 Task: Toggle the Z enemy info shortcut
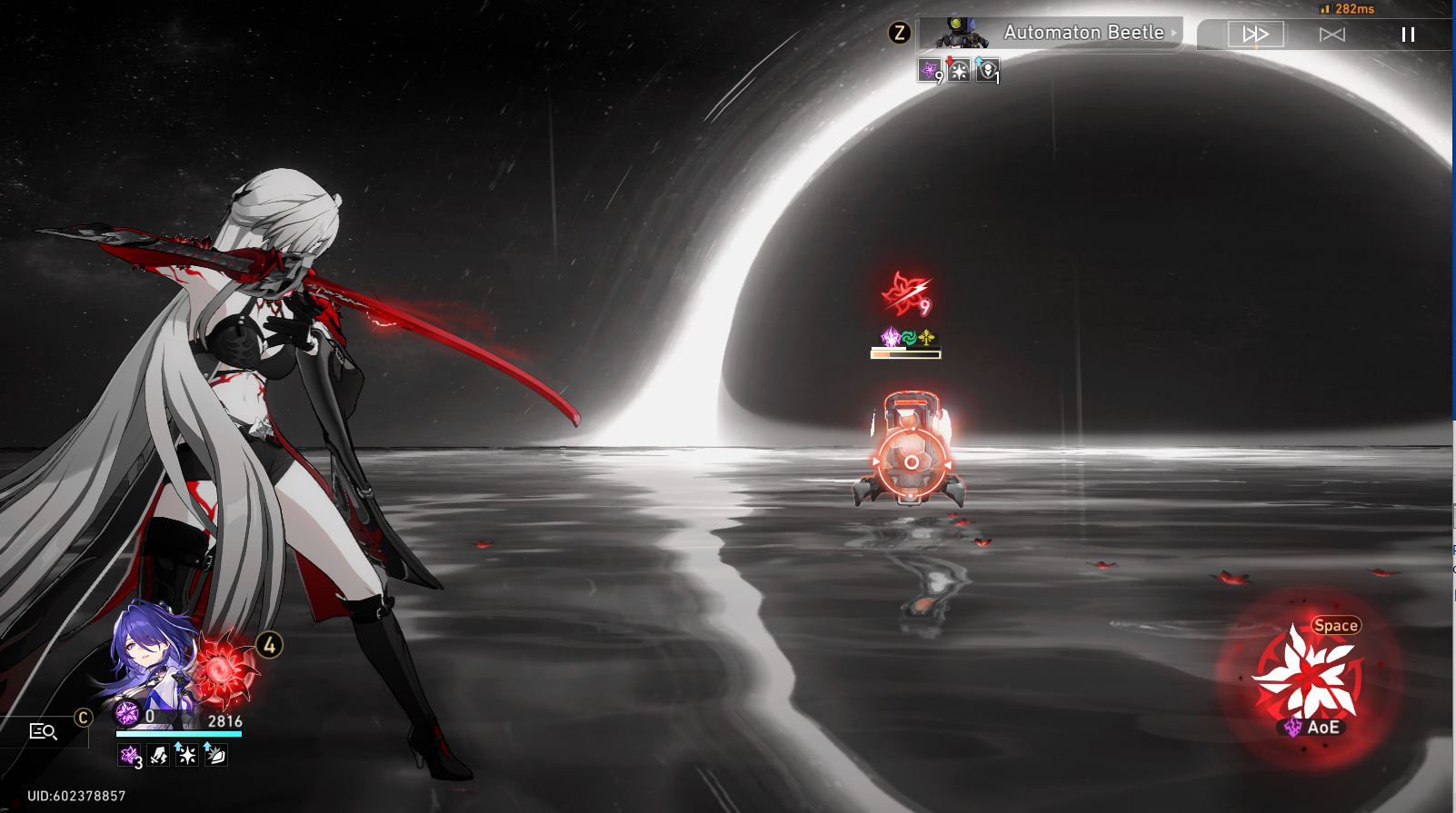(x=901, y=33)
